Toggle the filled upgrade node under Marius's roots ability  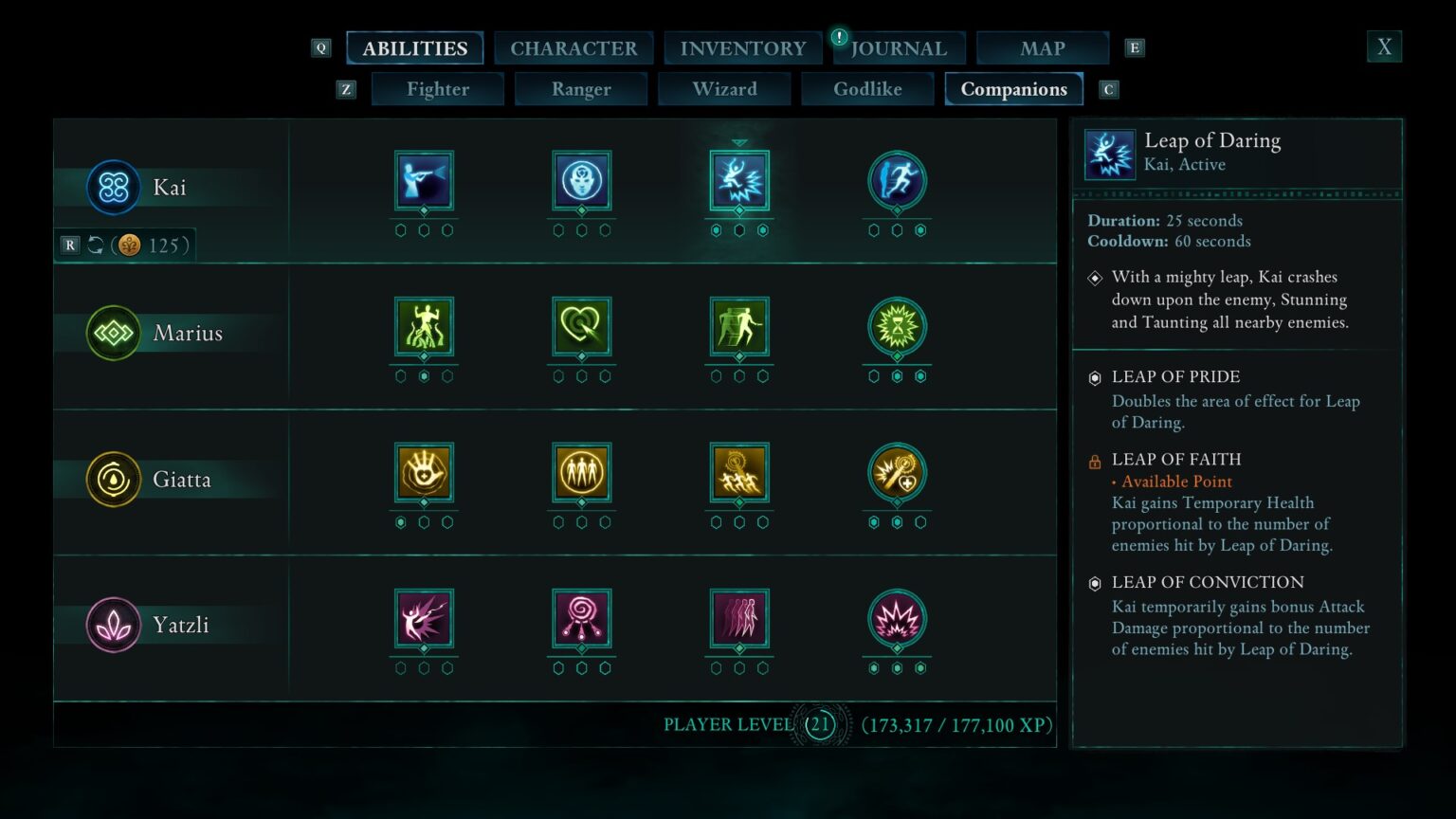tap(424, 374)
